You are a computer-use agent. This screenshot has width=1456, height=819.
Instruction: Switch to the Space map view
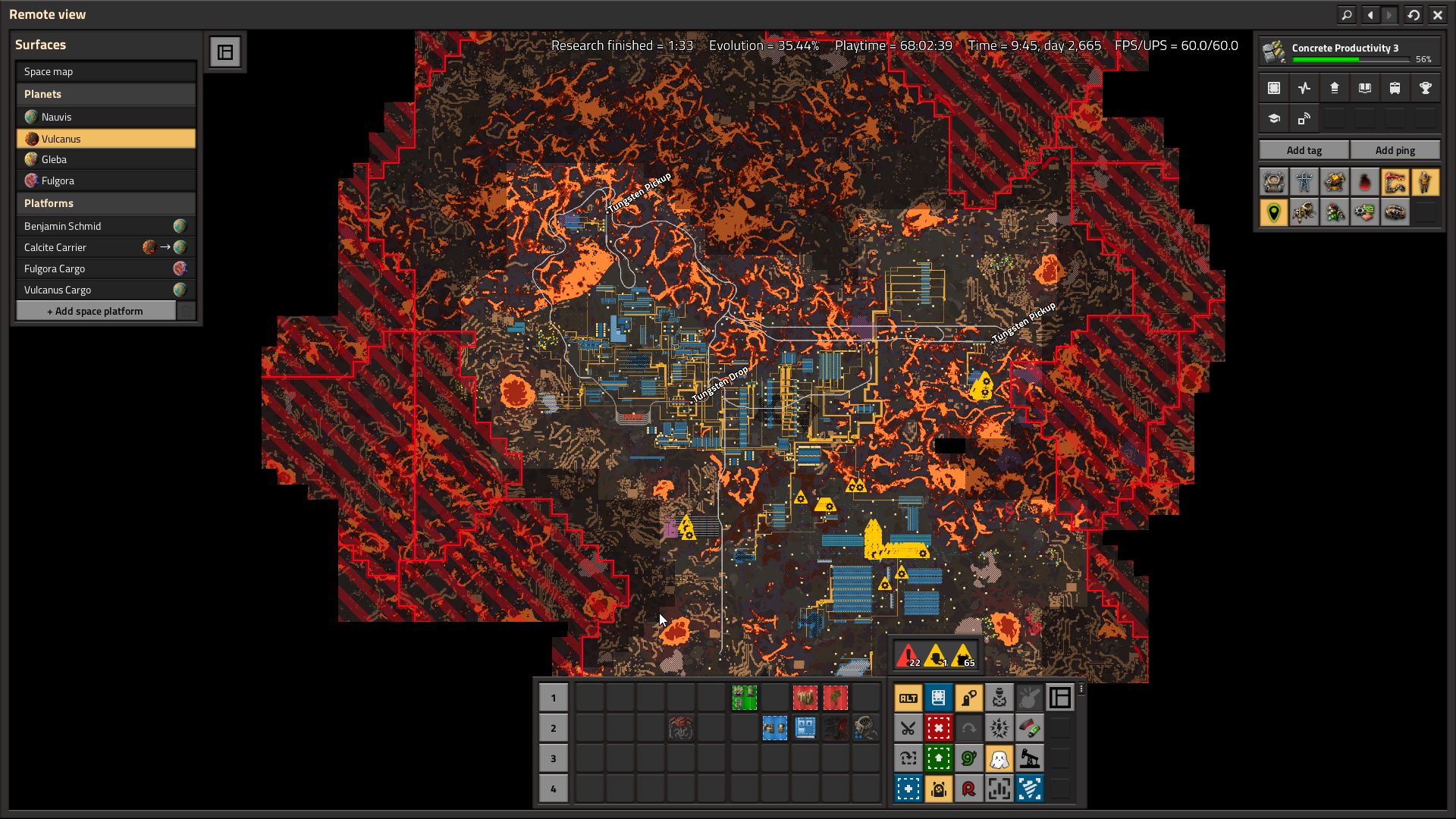[105, 71]
